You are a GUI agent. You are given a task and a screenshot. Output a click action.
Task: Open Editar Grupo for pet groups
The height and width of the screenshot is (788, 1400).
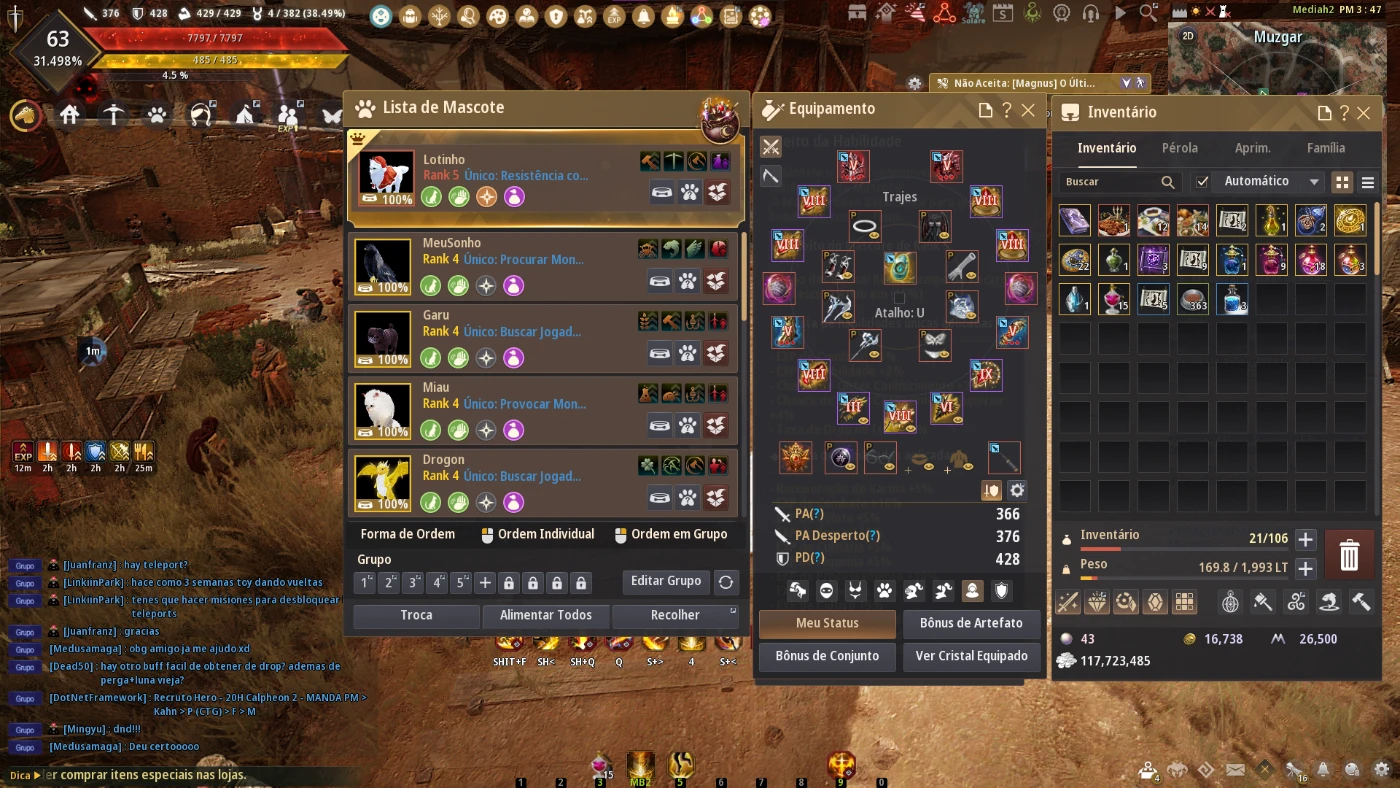[x=666, y=581]
